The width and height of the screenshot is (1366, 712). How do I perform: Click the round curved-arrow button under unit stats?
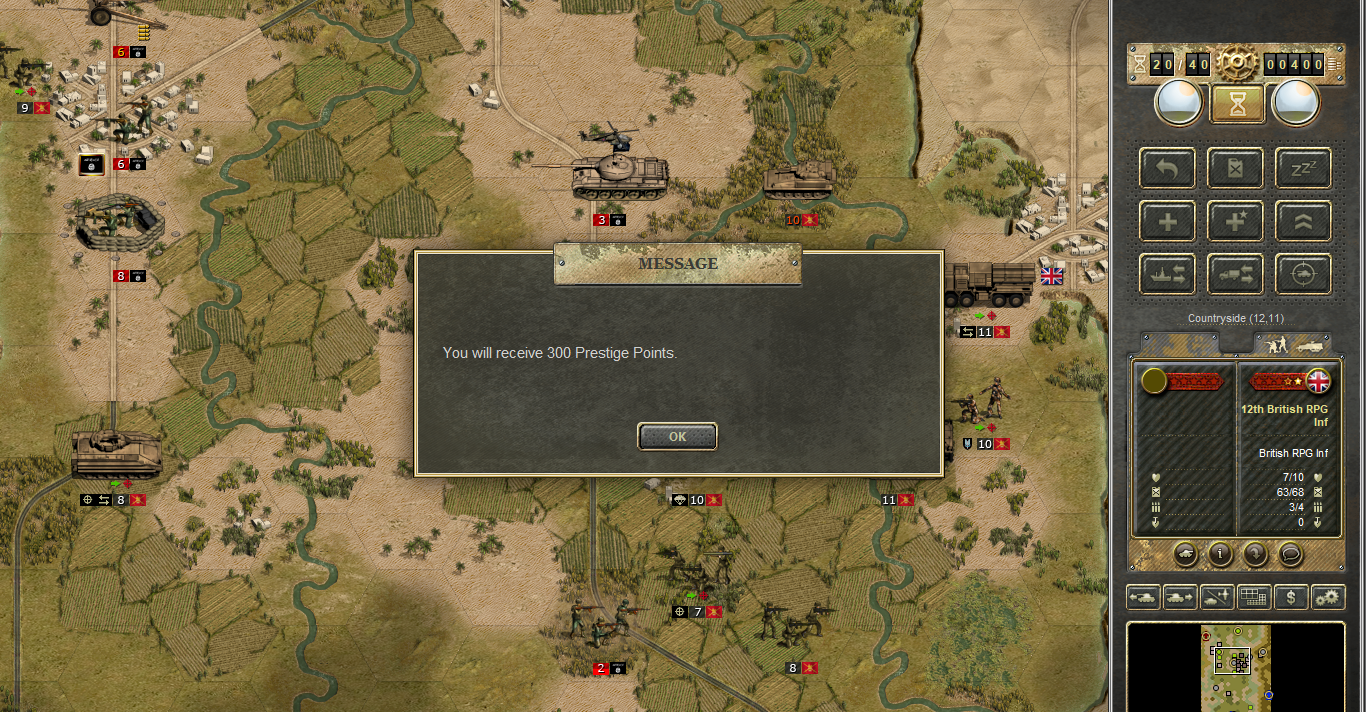click(x=1255, y=552)
